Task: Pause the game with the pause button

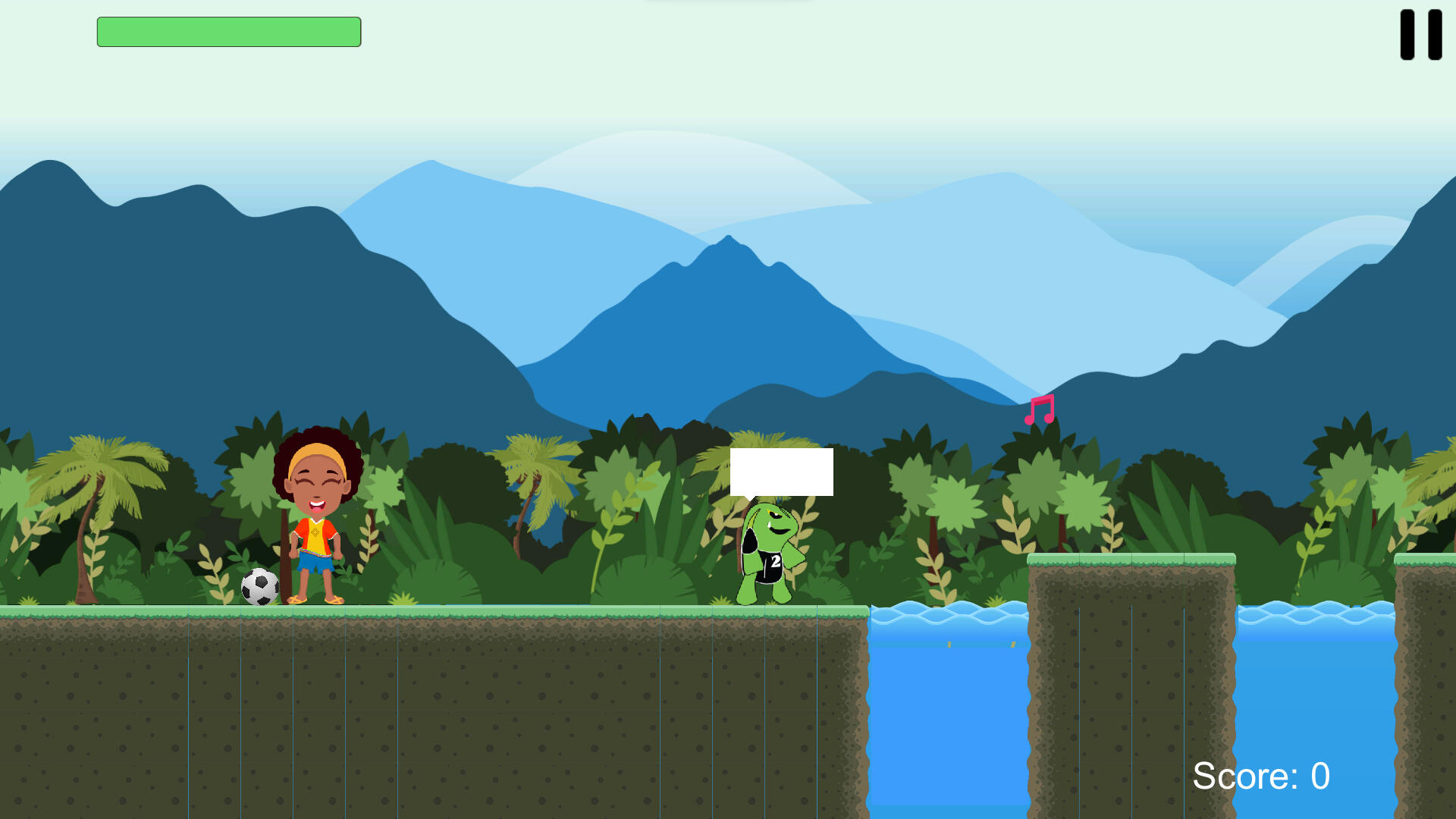Action: [1420, 35]
